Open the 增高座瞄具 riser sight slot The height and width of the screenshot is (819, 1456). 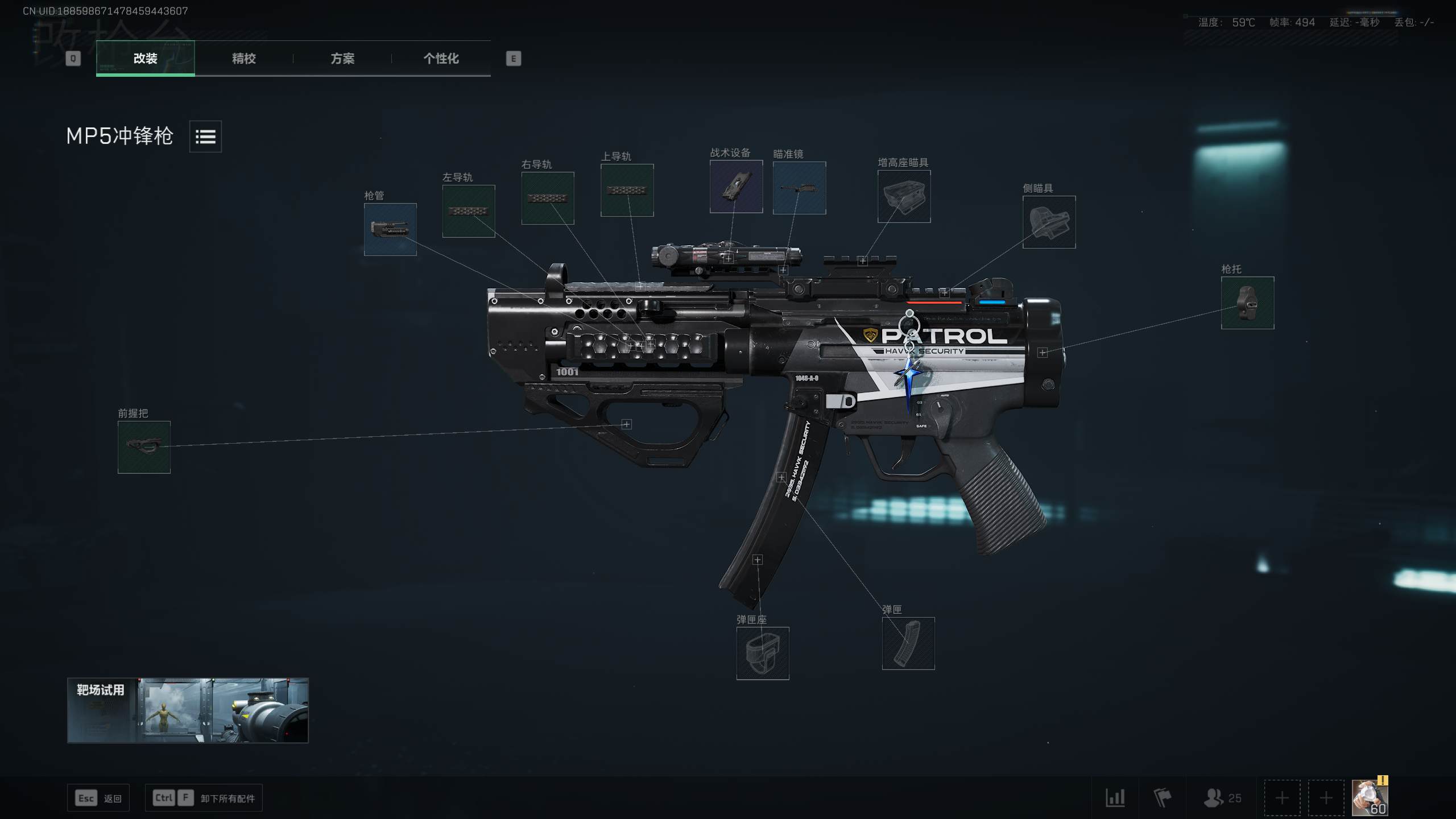coord(903,197)
